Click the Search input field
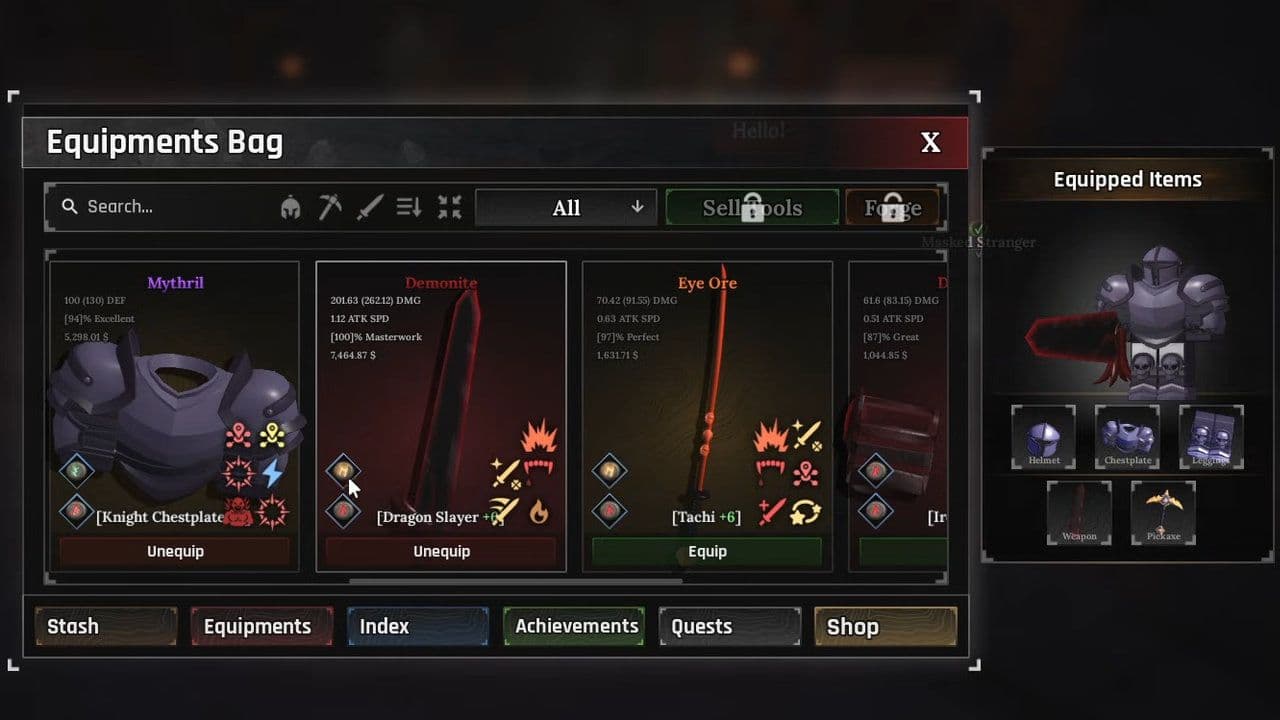 (170, 207)
